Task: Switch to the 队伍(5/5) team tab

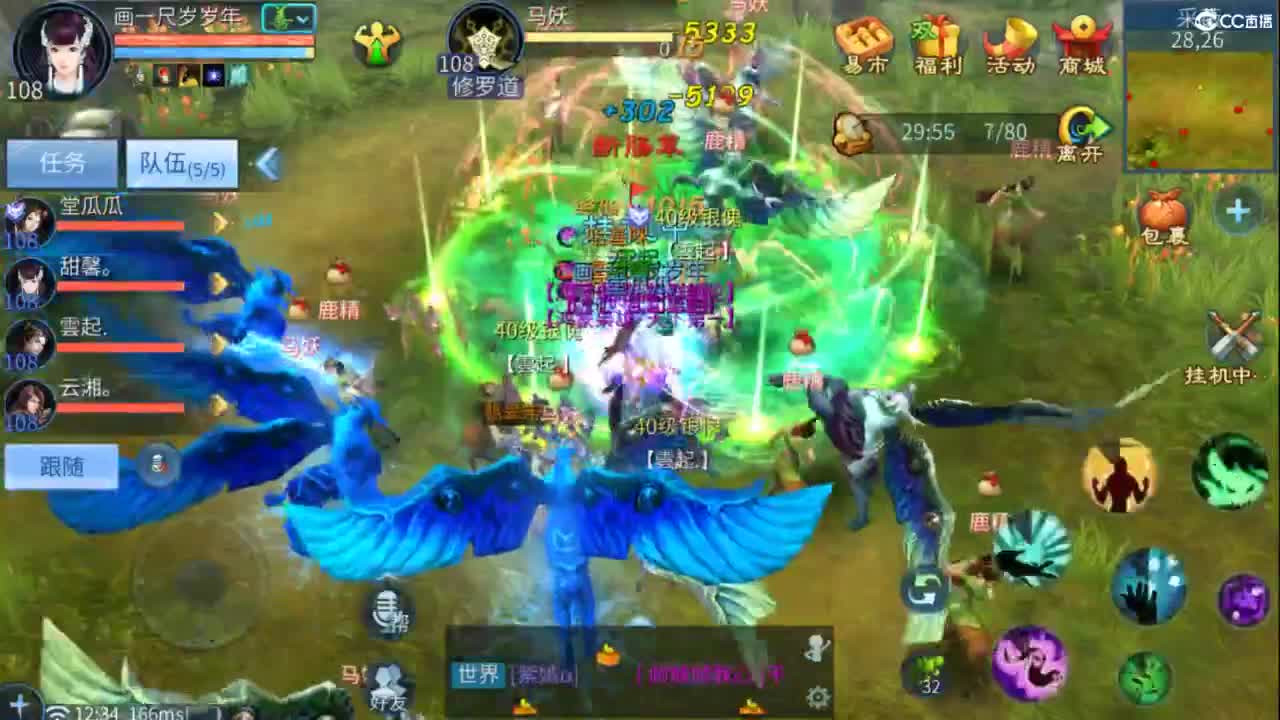Action: tap(180, 162)
